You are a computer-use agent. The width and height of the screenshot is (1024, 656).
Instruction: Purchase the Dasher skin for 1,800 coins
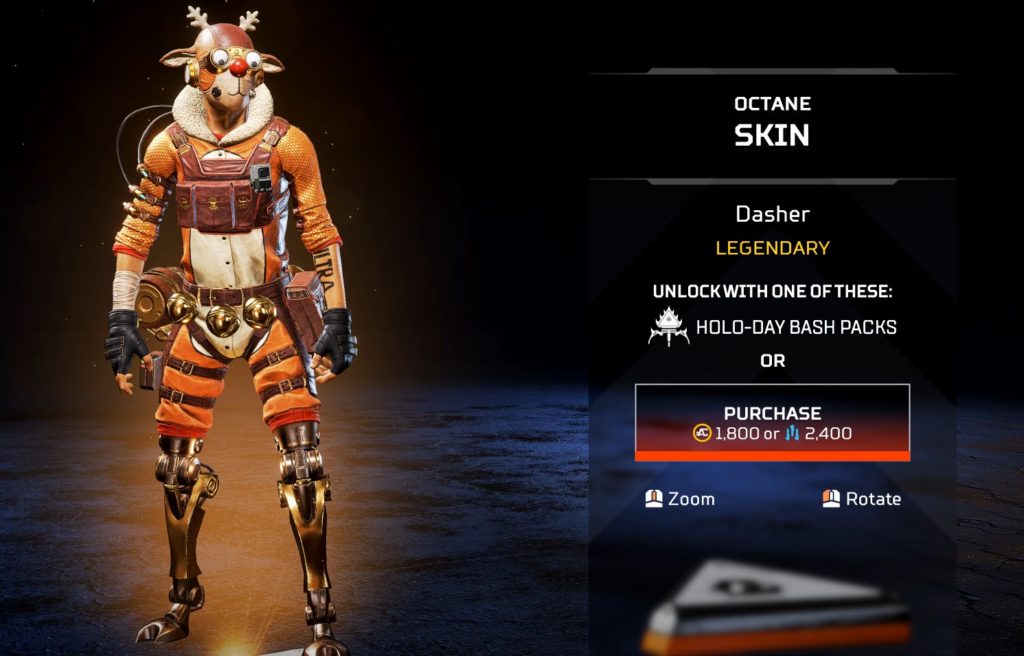pyautogui.click(x=772, y=423)
